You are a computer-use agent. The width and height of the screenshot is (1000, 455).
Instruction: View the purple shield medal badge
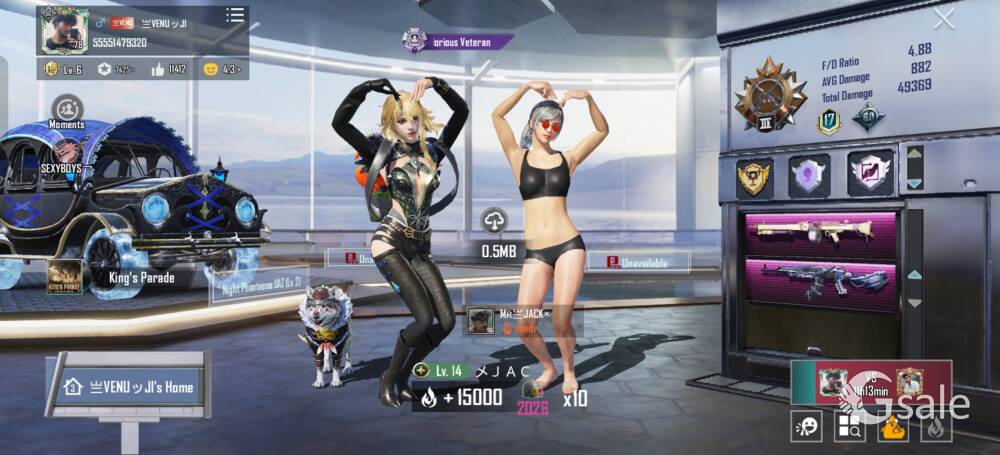click(808, 175)
